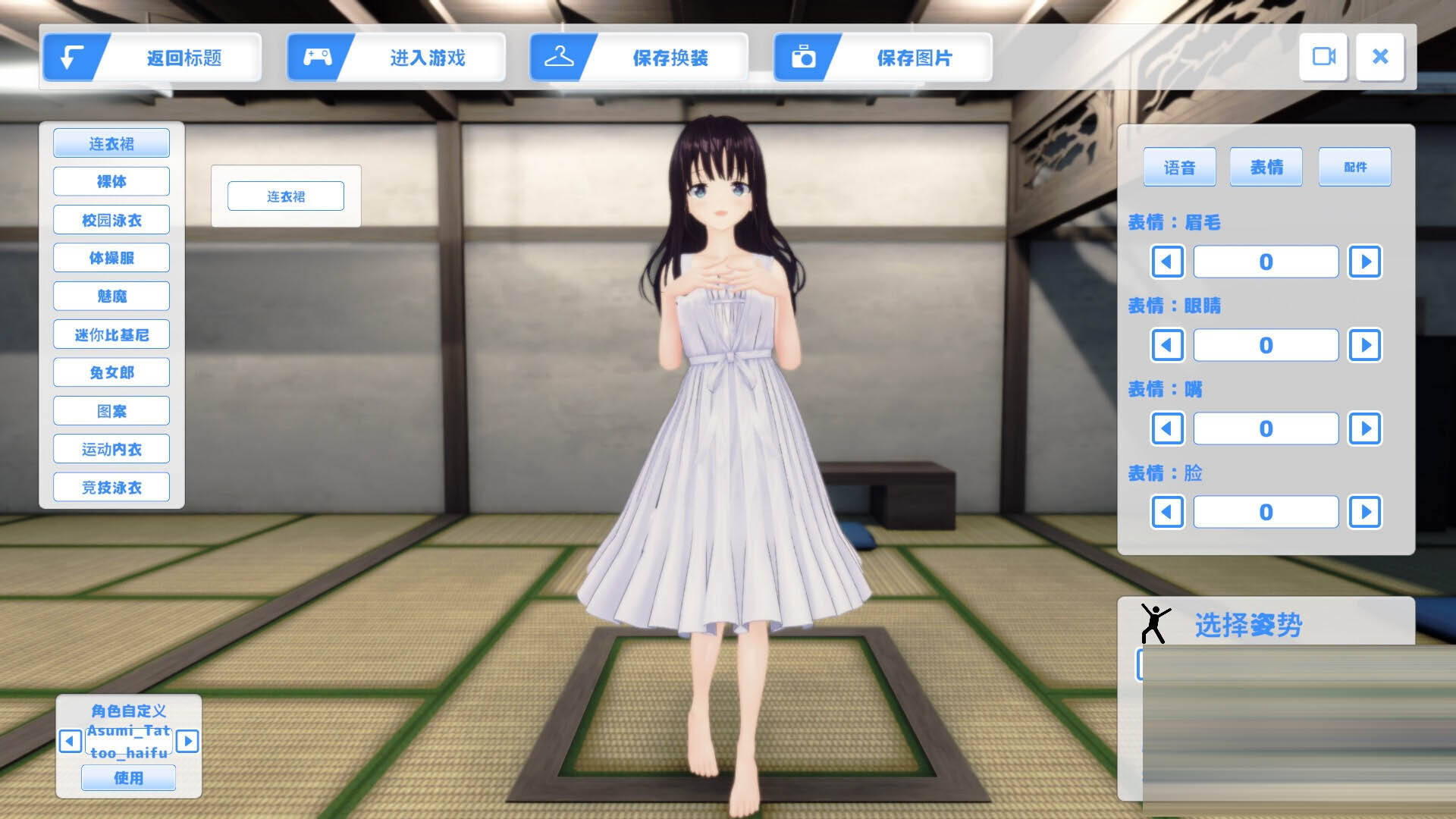The width and height of the screenshot is (1456, 819).
Task: Switch to the 语音 tab
Action: pos(1179,167)
